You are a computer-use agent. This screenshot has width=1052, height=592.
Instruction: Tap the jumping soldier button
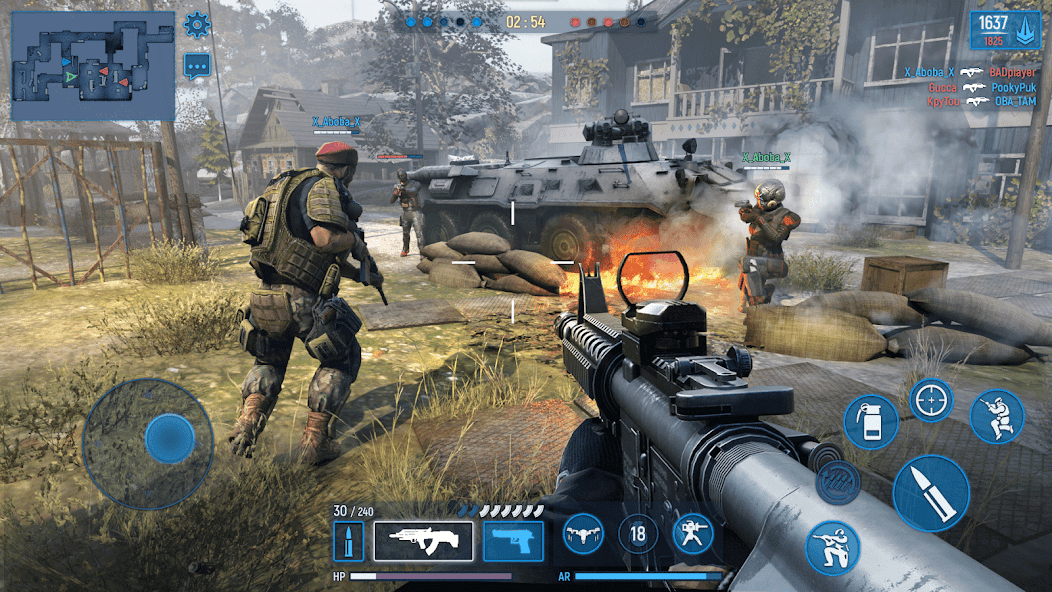[996, 416]
